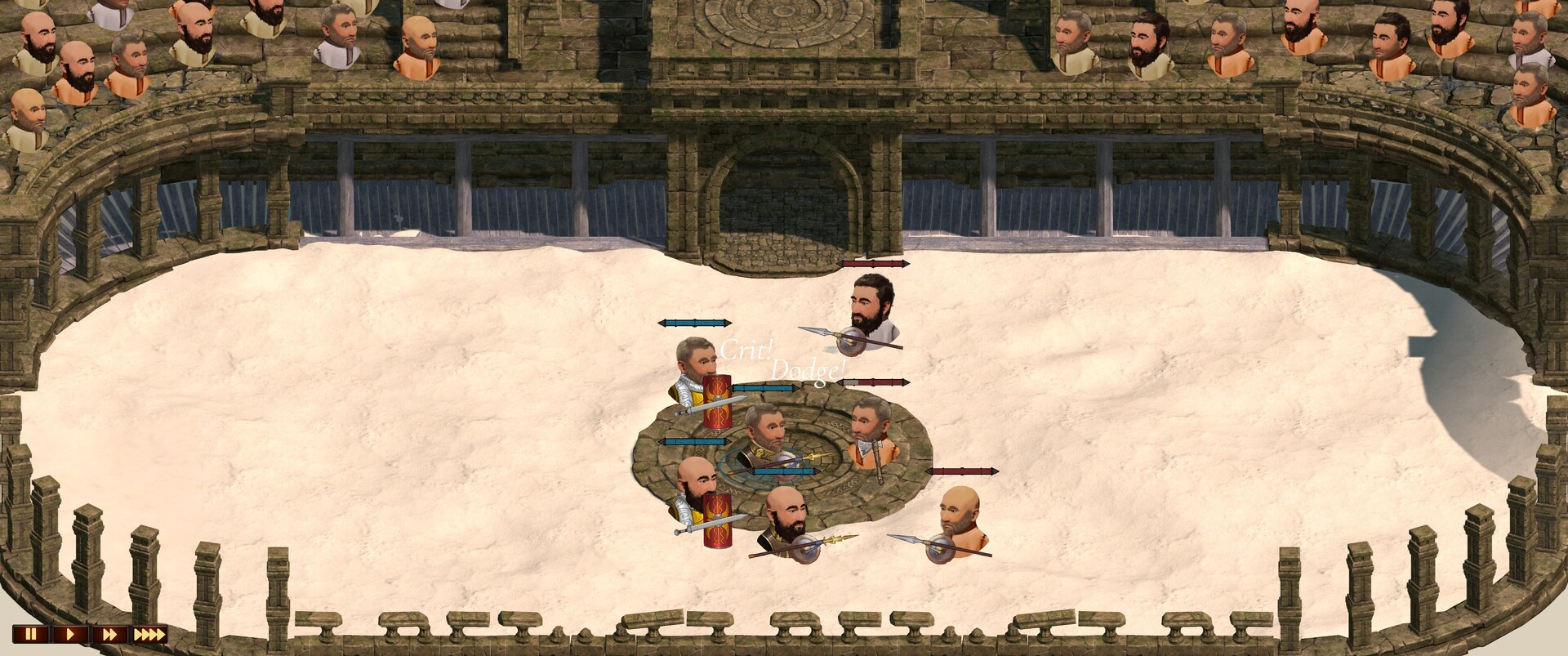Click the small shield under the central gladiator
Screen dimensions: 1568x656
(x=787, y=461)
